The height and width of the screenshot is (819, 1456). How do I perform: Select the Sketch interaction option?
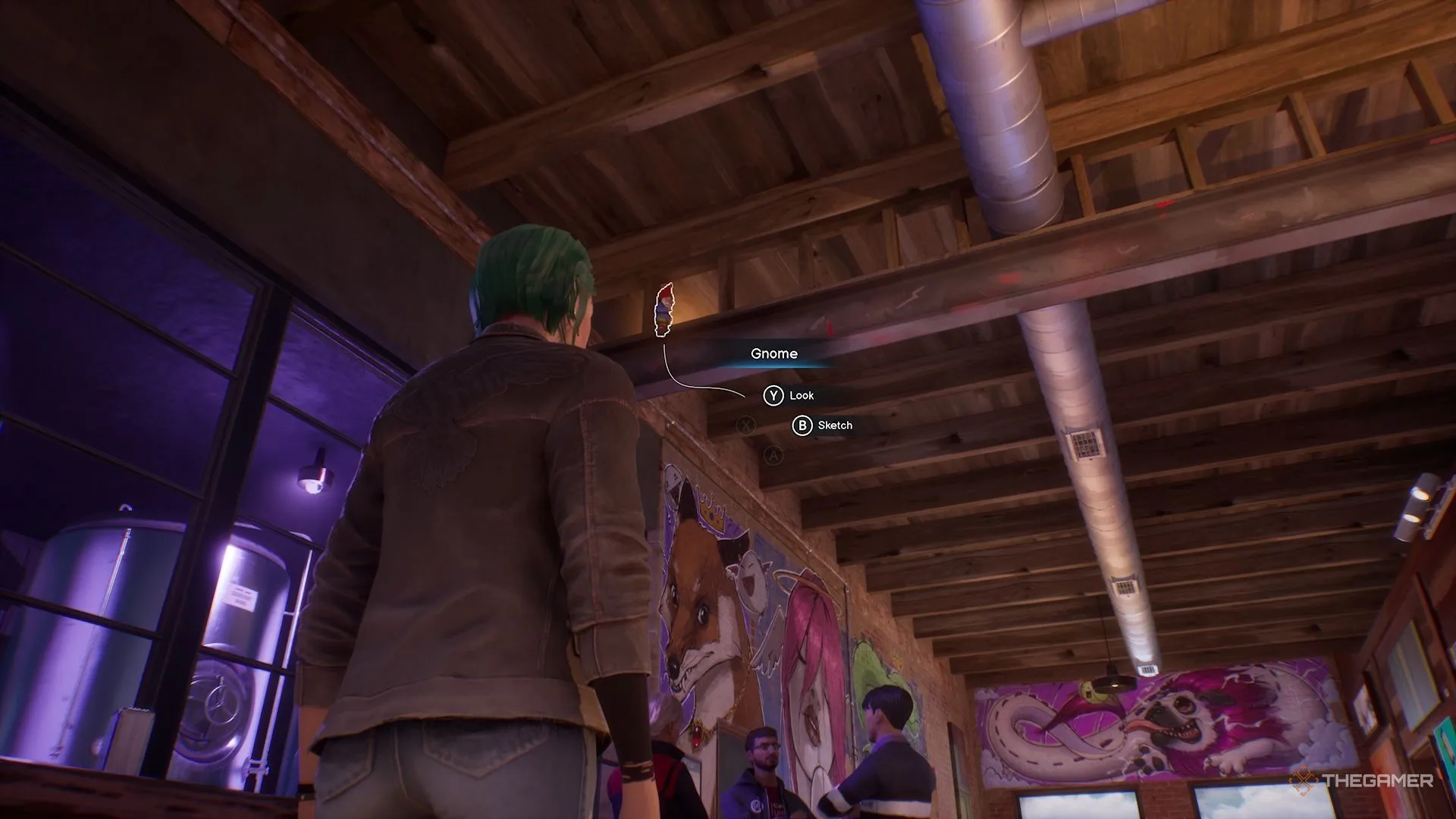pos(822,425)
